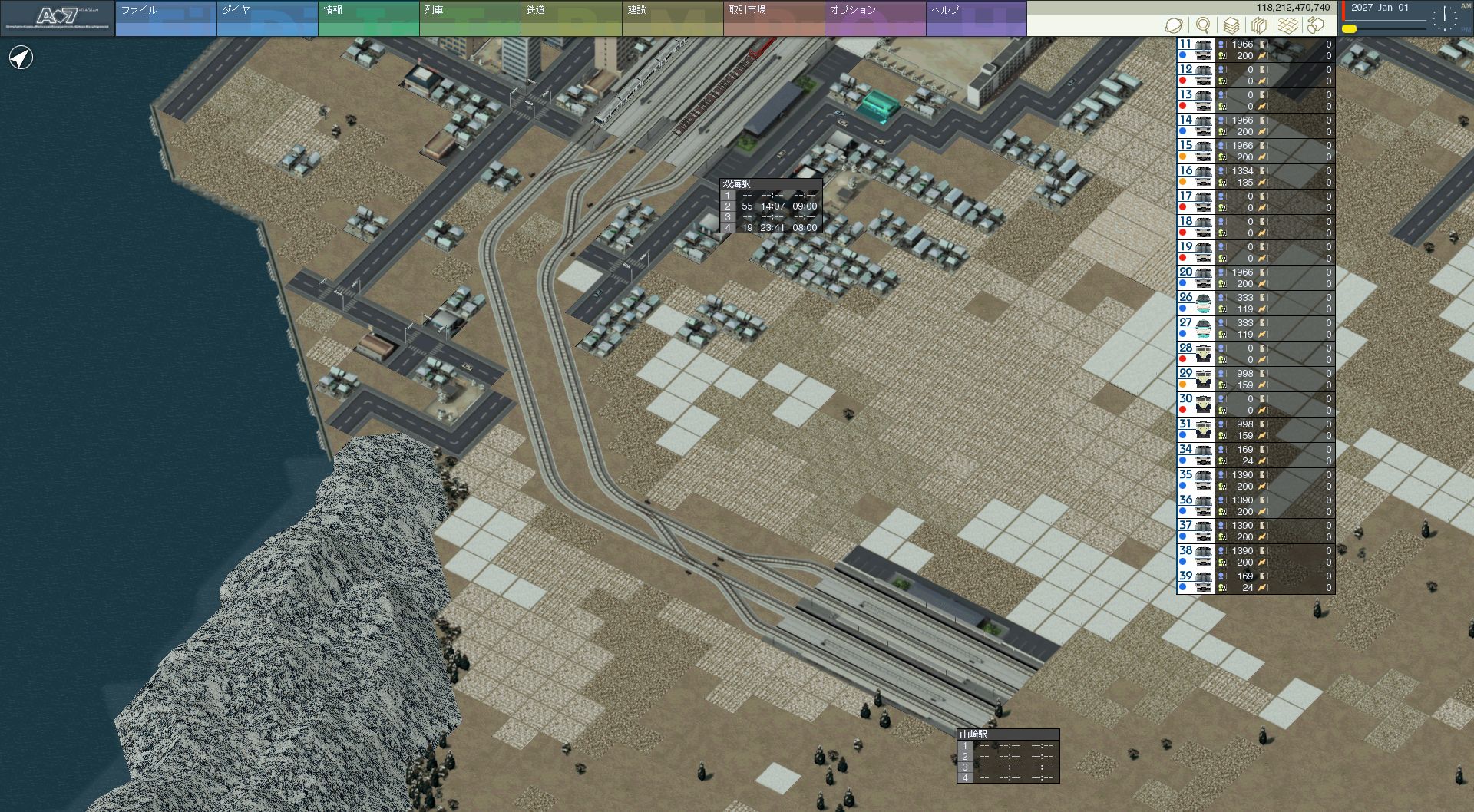1474x812 pixels.
Task: Adjust the yellow game speed slider
Action: [x=1349, y=29]
